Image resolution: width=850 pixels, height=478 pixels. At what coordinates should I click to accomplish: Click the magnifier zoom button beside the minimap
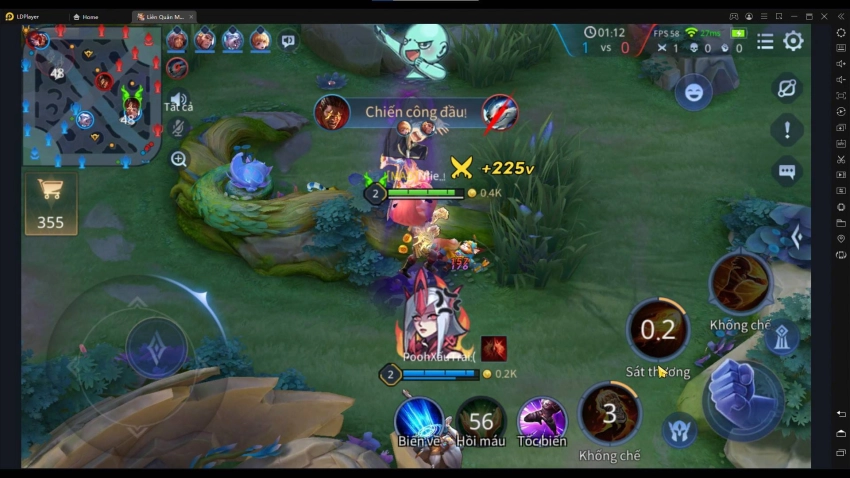click(179, 158)
